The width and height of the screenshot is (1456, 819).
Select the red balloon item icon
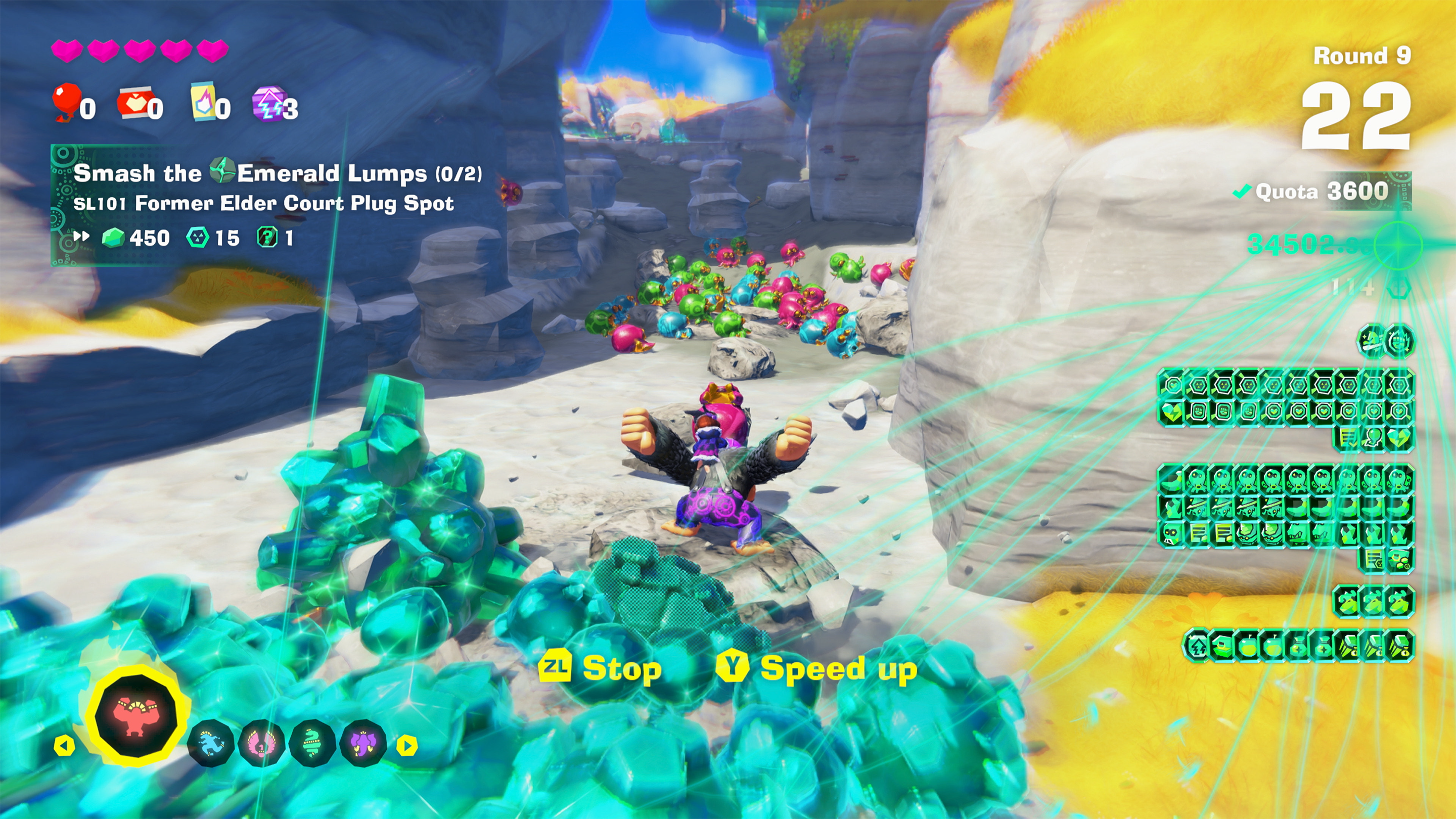pos(66,102)
